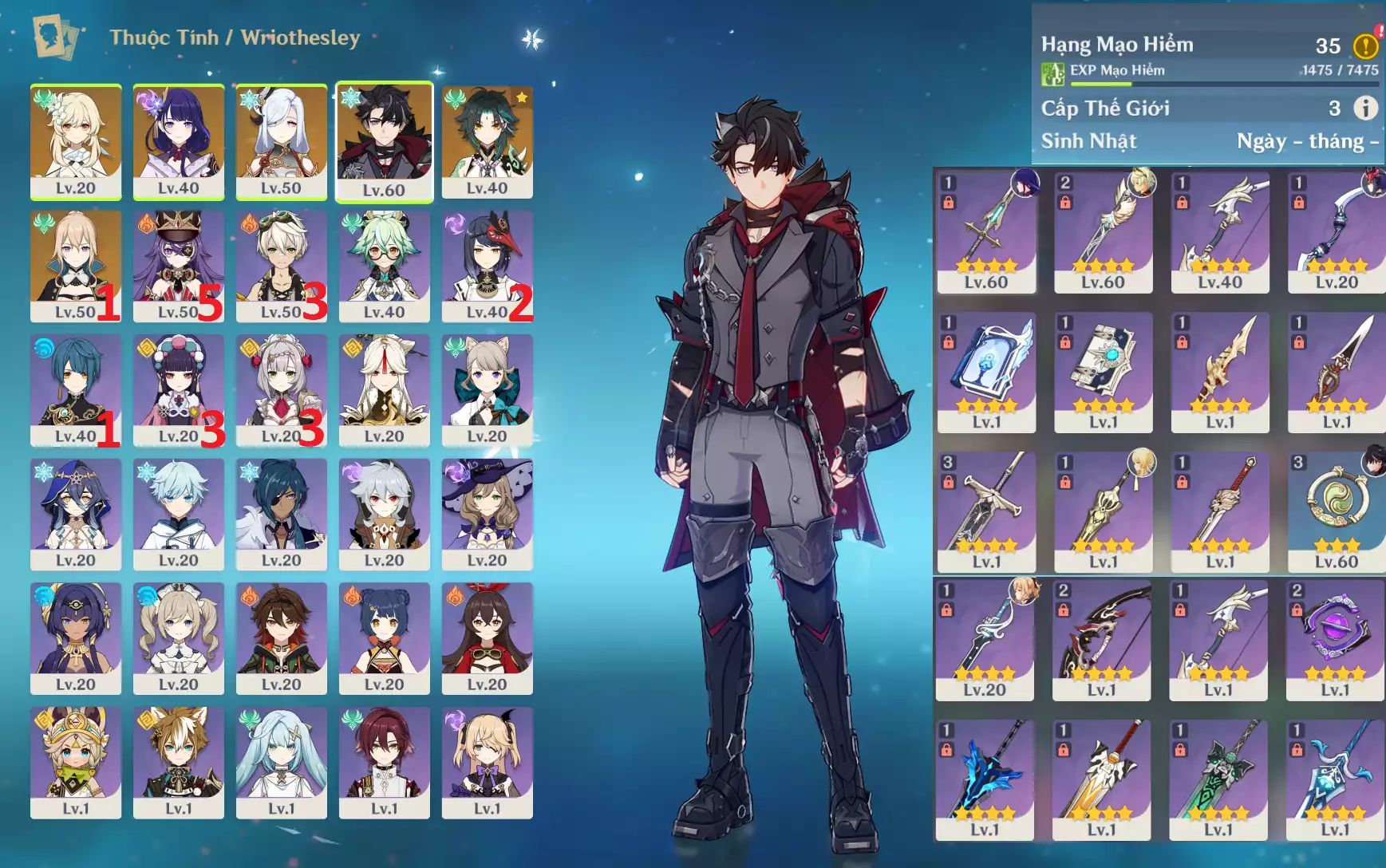Select Lisa with the purple witch hat

(487, 514)
